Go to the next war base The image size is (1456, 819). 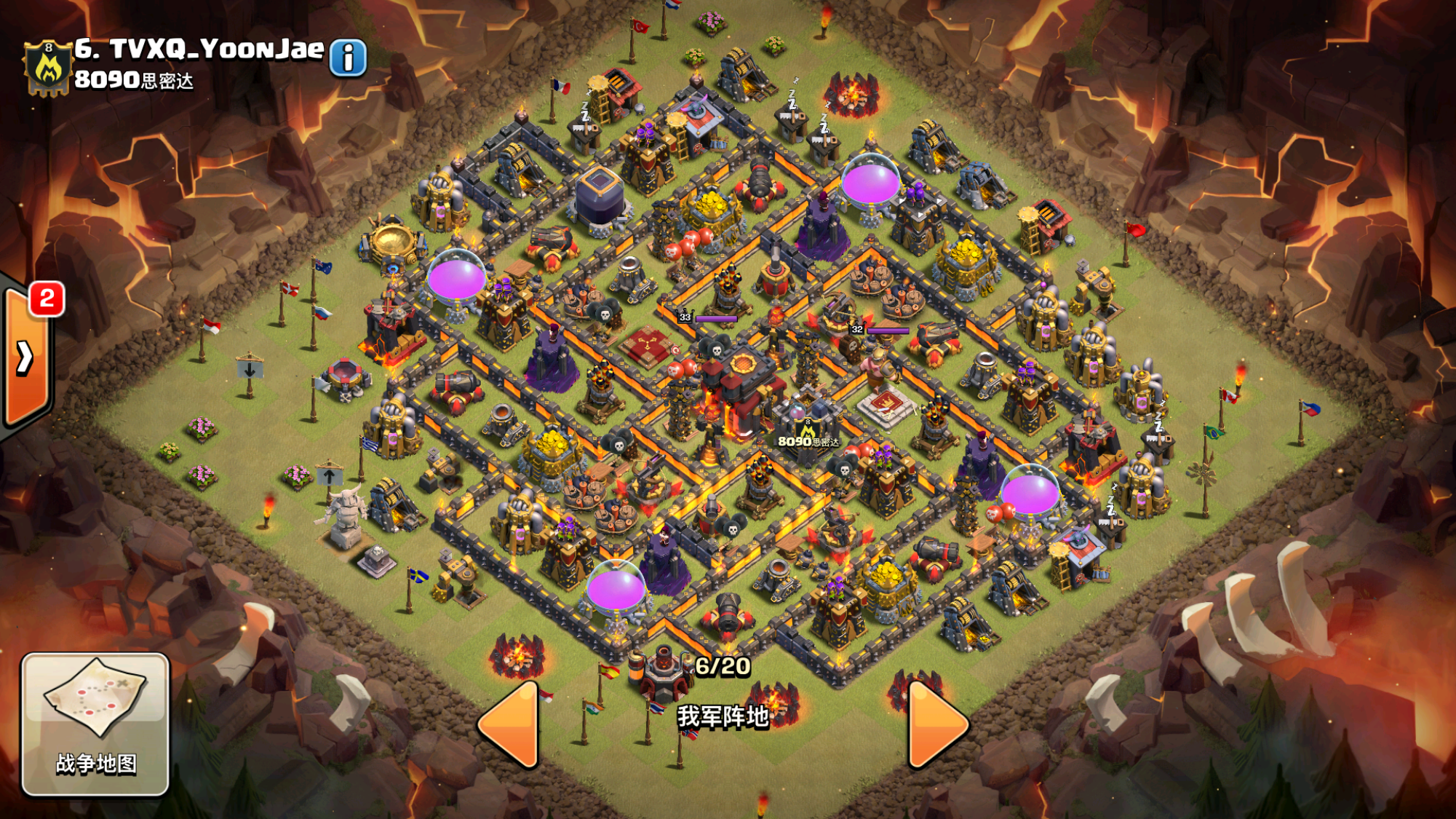(936, 725)
